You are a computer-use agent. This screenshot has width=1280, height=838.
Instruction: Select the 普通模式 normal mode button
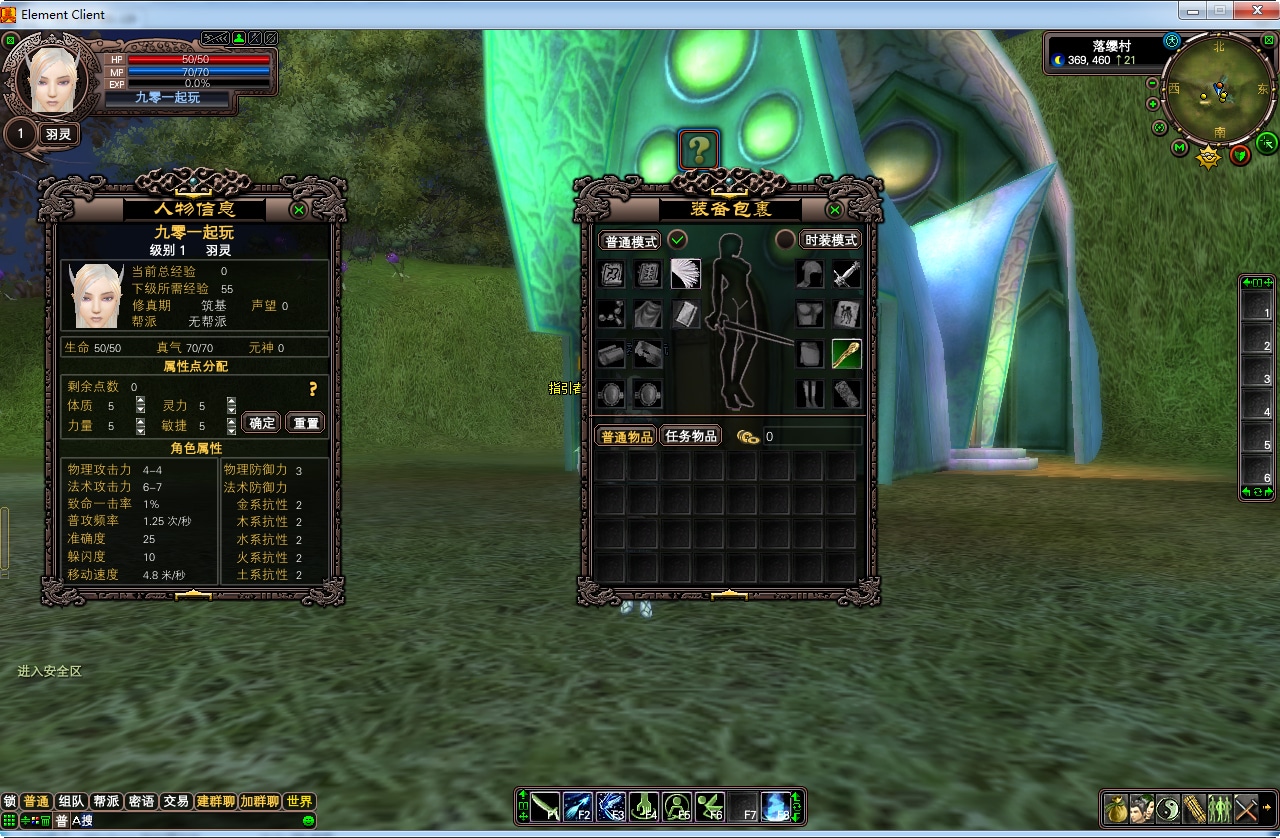coord(630,241)
